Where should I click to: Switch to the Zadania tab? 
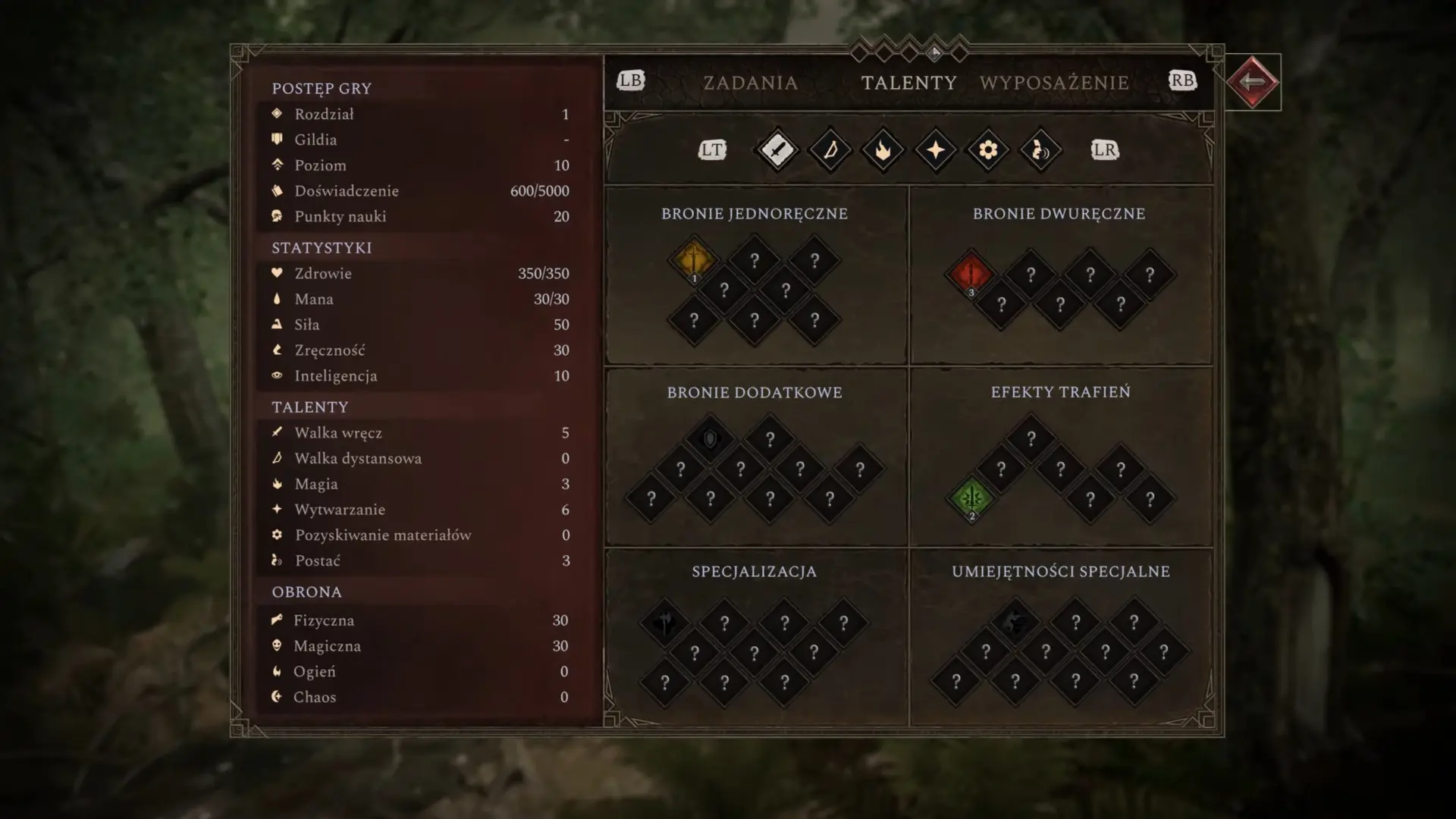point(750,83)
